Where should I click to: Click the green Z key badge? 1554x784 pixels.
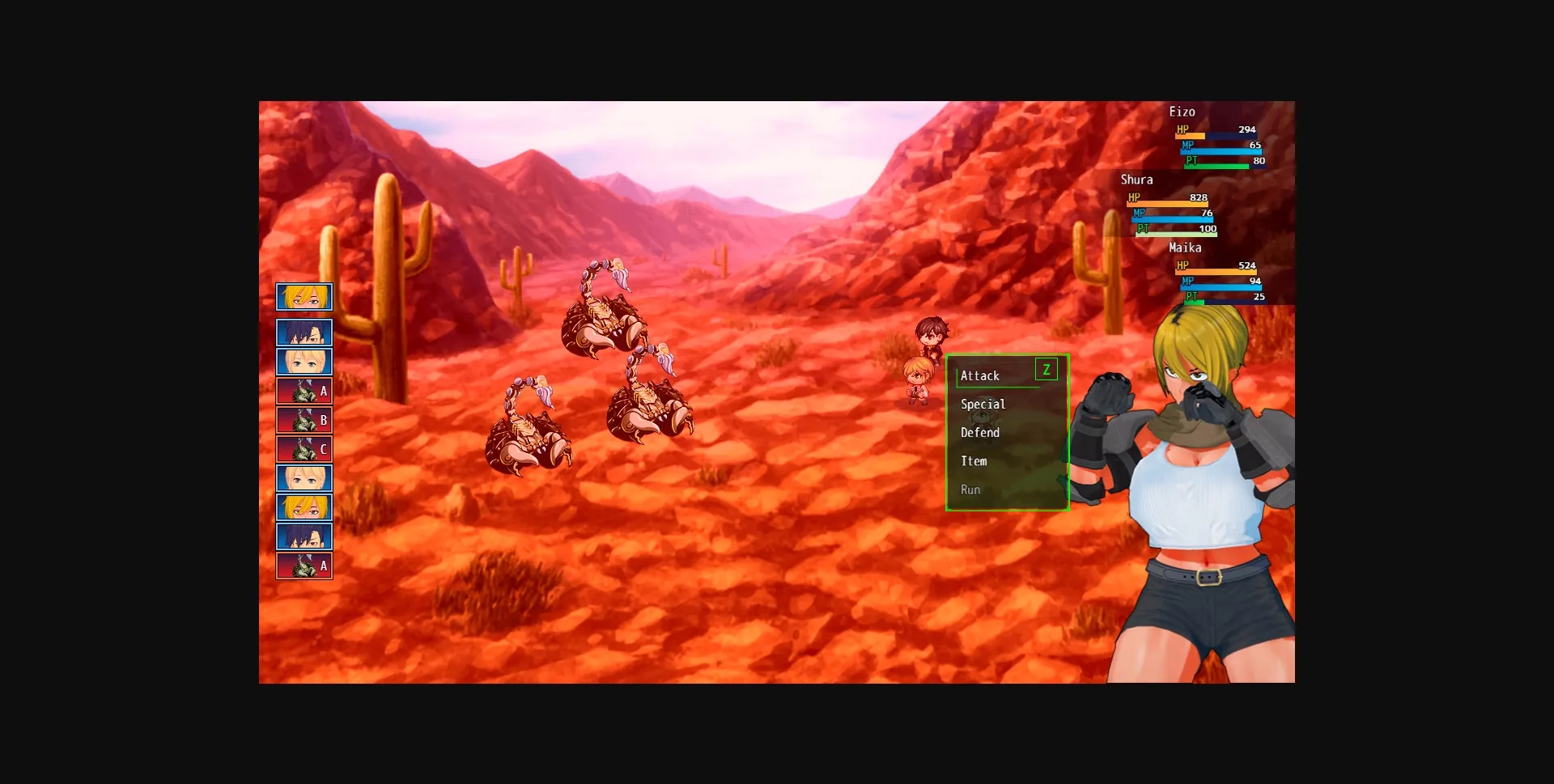point(1047,369)
